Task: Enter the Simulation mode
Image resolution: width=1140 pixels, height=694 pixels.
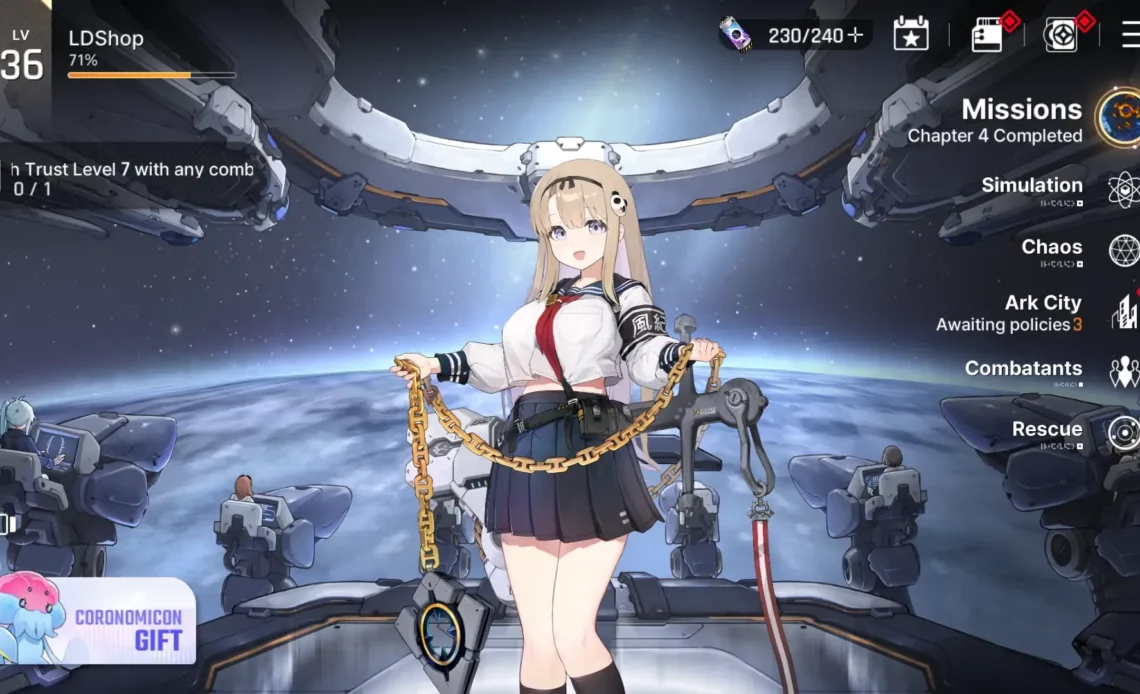Action: click(x=1032, y=186)
